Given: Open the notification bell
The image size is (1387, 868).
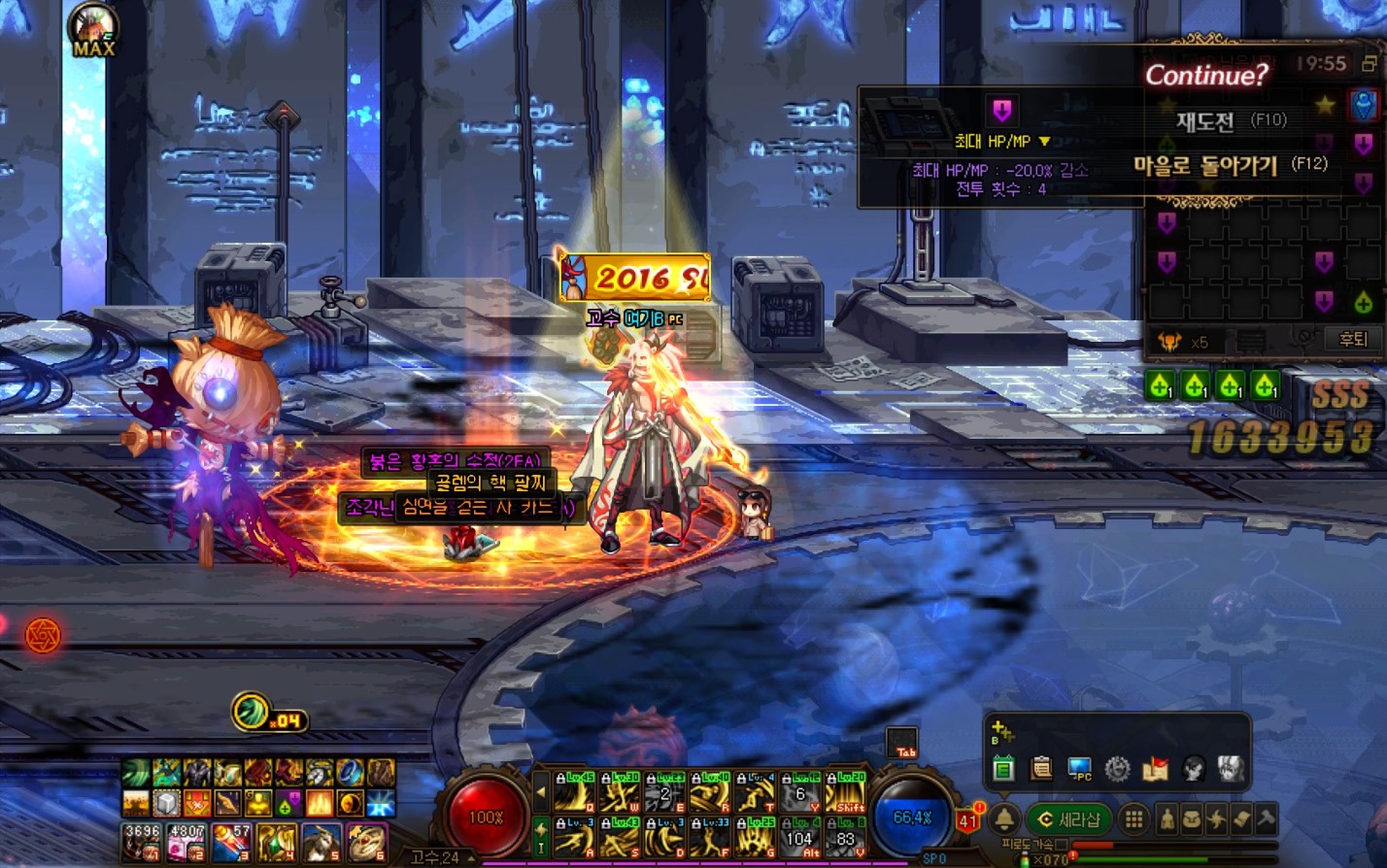Looking at the screenshot, I should pos(1005,819).
